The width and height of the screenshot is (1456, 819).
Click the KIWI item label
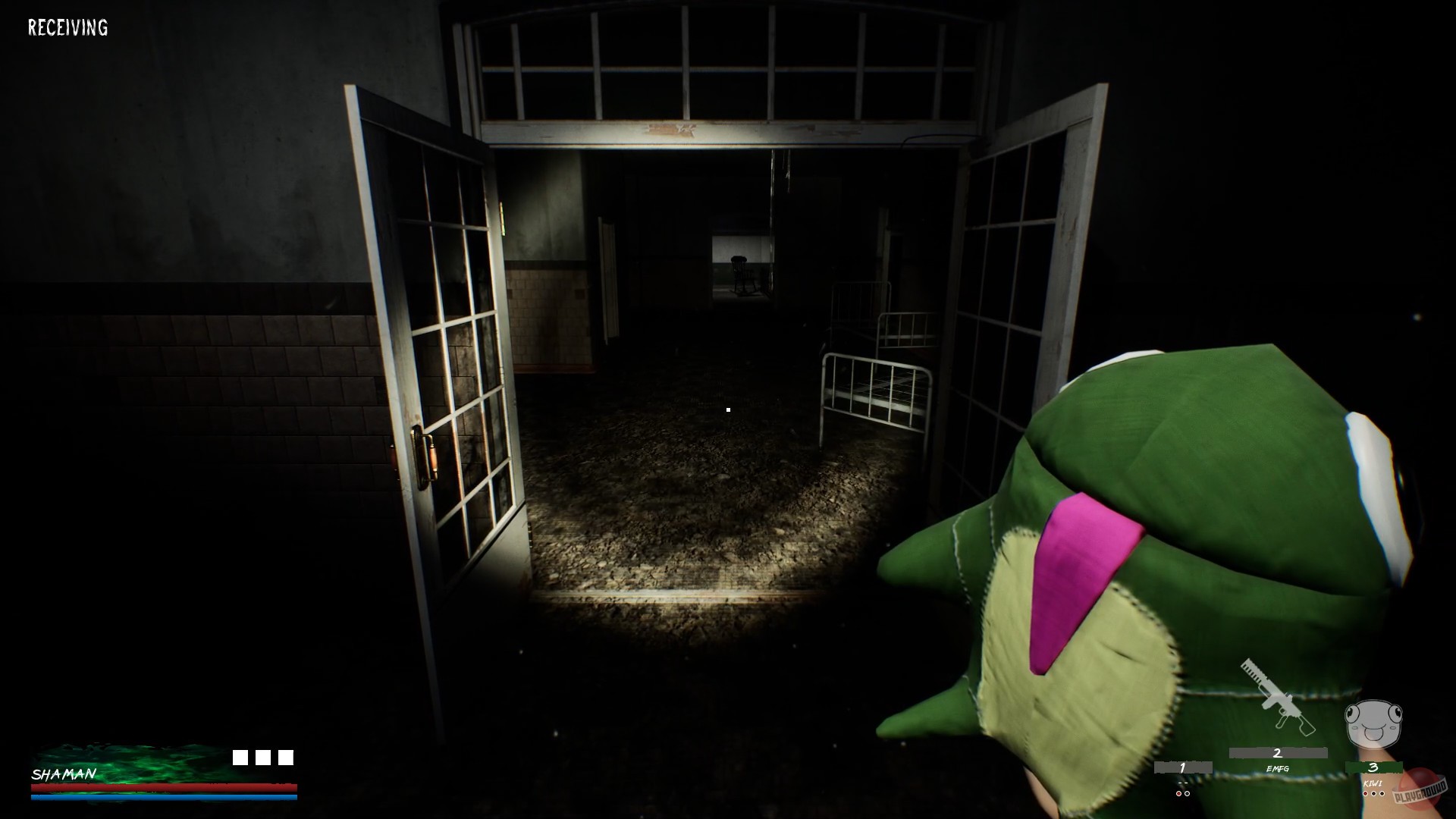click(1373, 783)
